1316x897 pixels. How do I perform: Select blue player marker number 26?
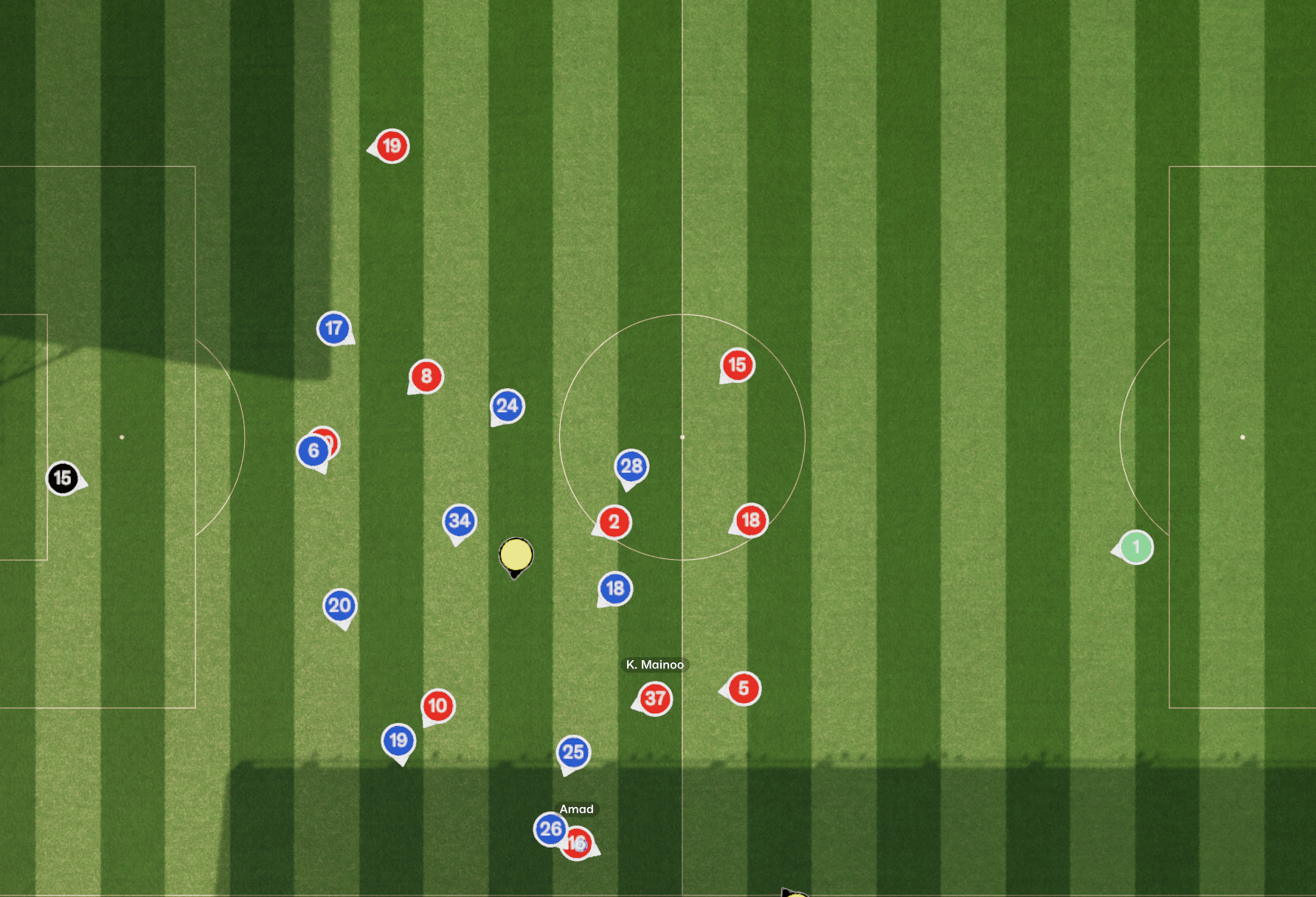tap(550, 829)
